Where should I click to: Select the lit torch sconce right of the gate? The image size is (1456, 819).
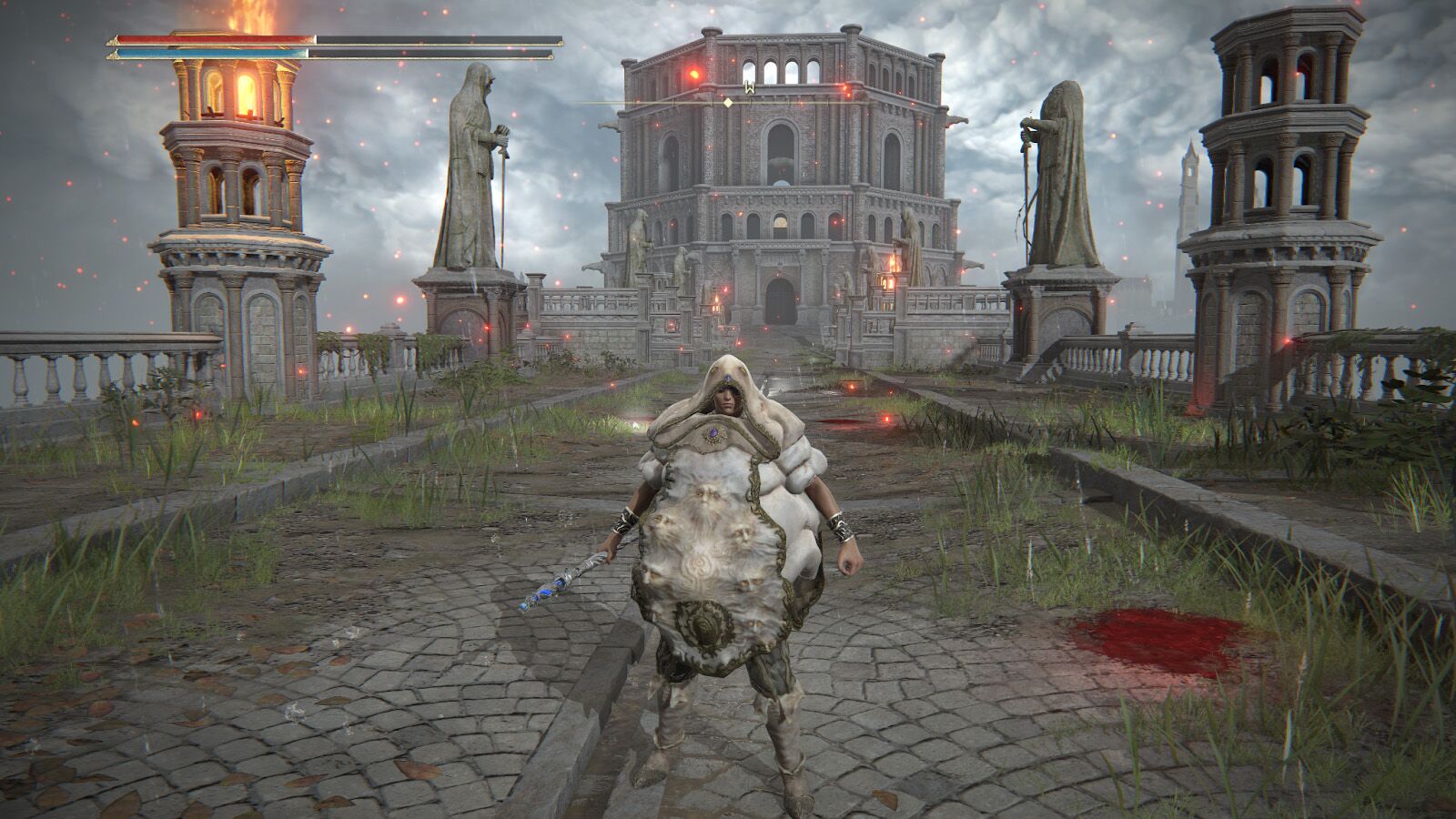point(892,268)
